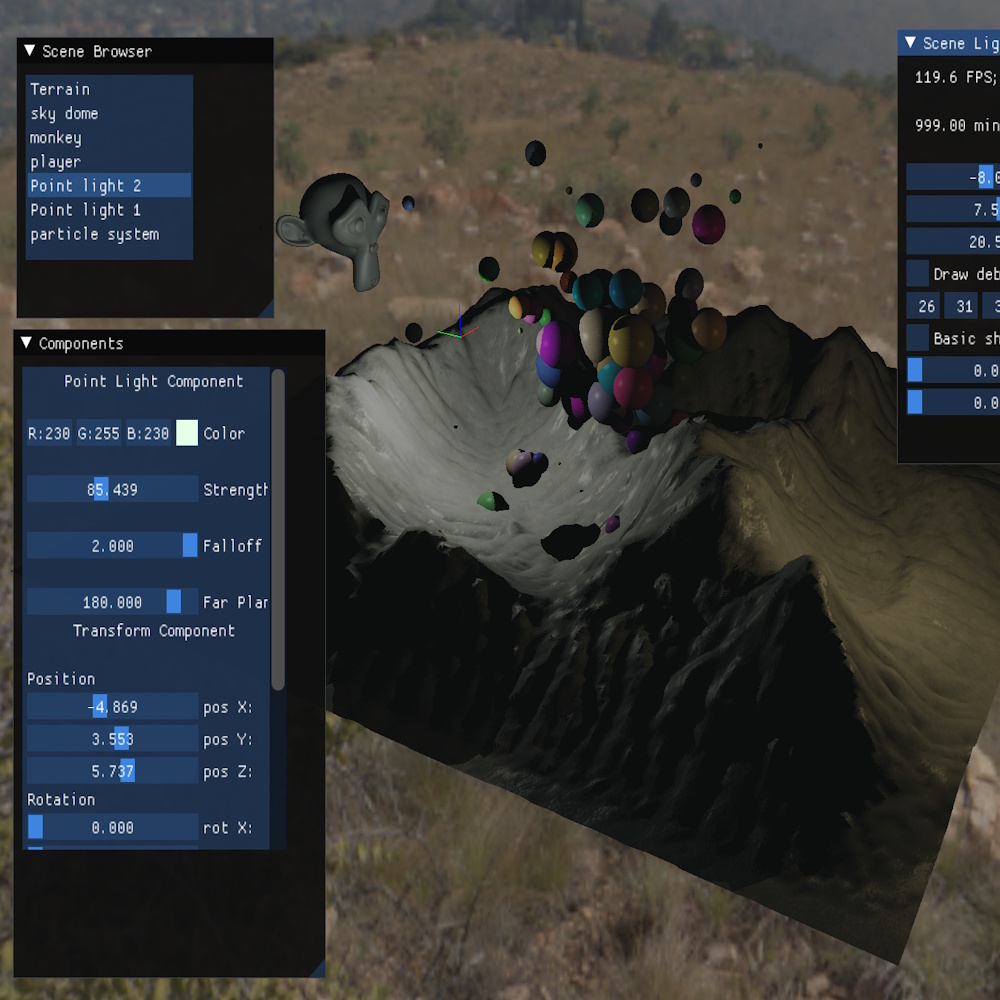The height and width of the screenshot is (1000, 1000).
Task: Click the pos X slider
Action: tap(112, 707)
